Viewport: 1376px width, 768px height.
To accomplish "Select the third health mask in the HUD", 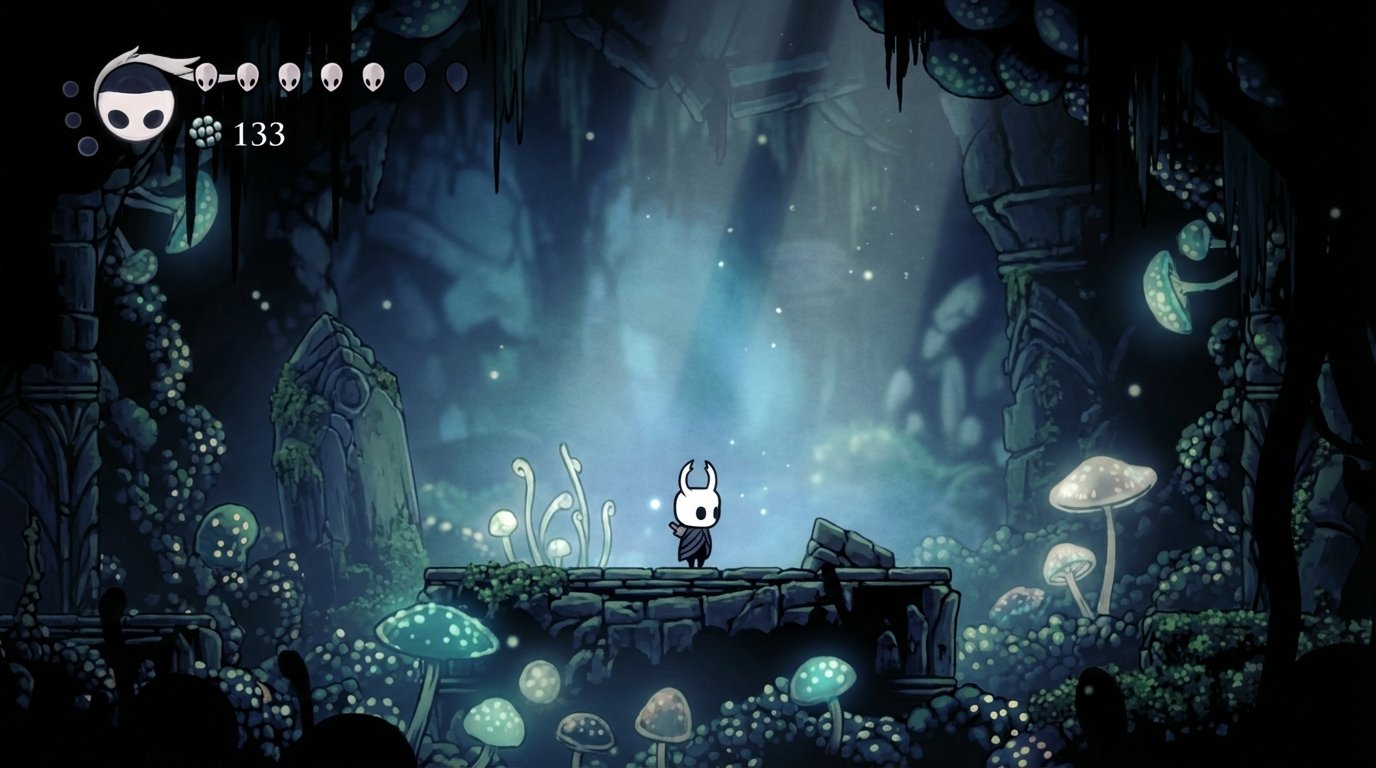I will [x=287, y=77].
